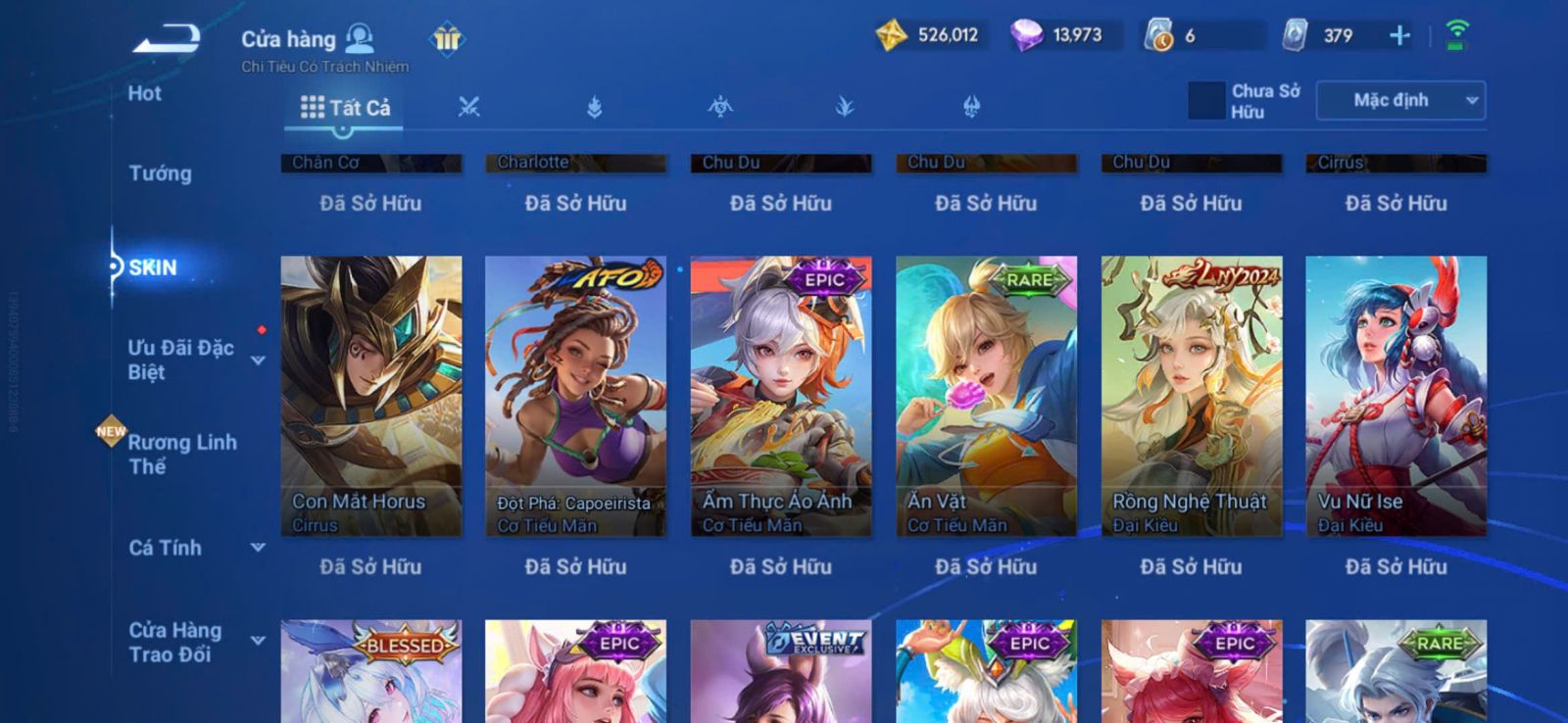Image resolution: width=1568 pixels, height=723 pixels.
Task: Pick the Vu Nữ Ise skin
Action: pyautogui.click(x=1396, y=396)
